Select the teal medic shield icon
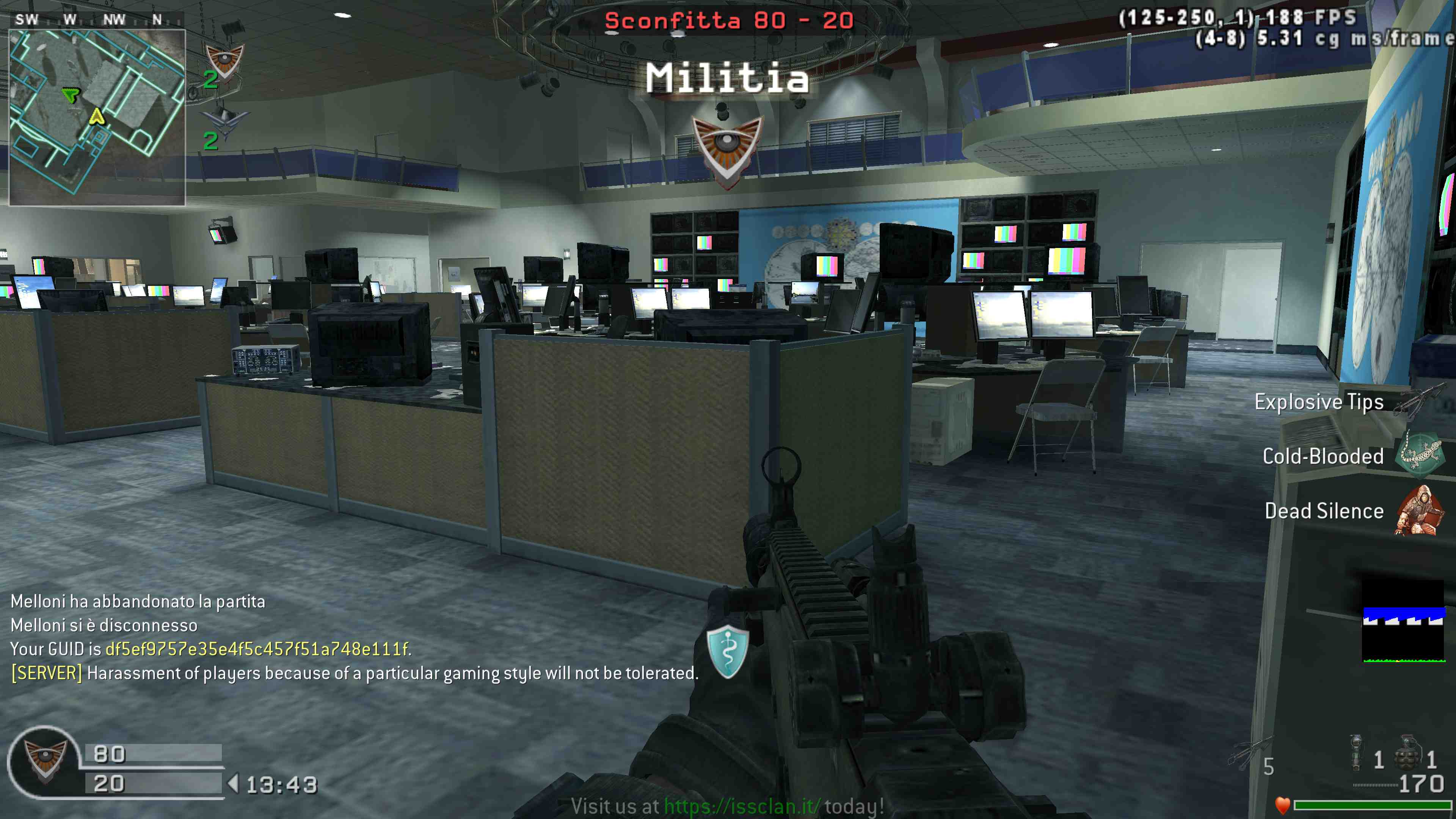 pyautogui.click(x=728, y=651)
